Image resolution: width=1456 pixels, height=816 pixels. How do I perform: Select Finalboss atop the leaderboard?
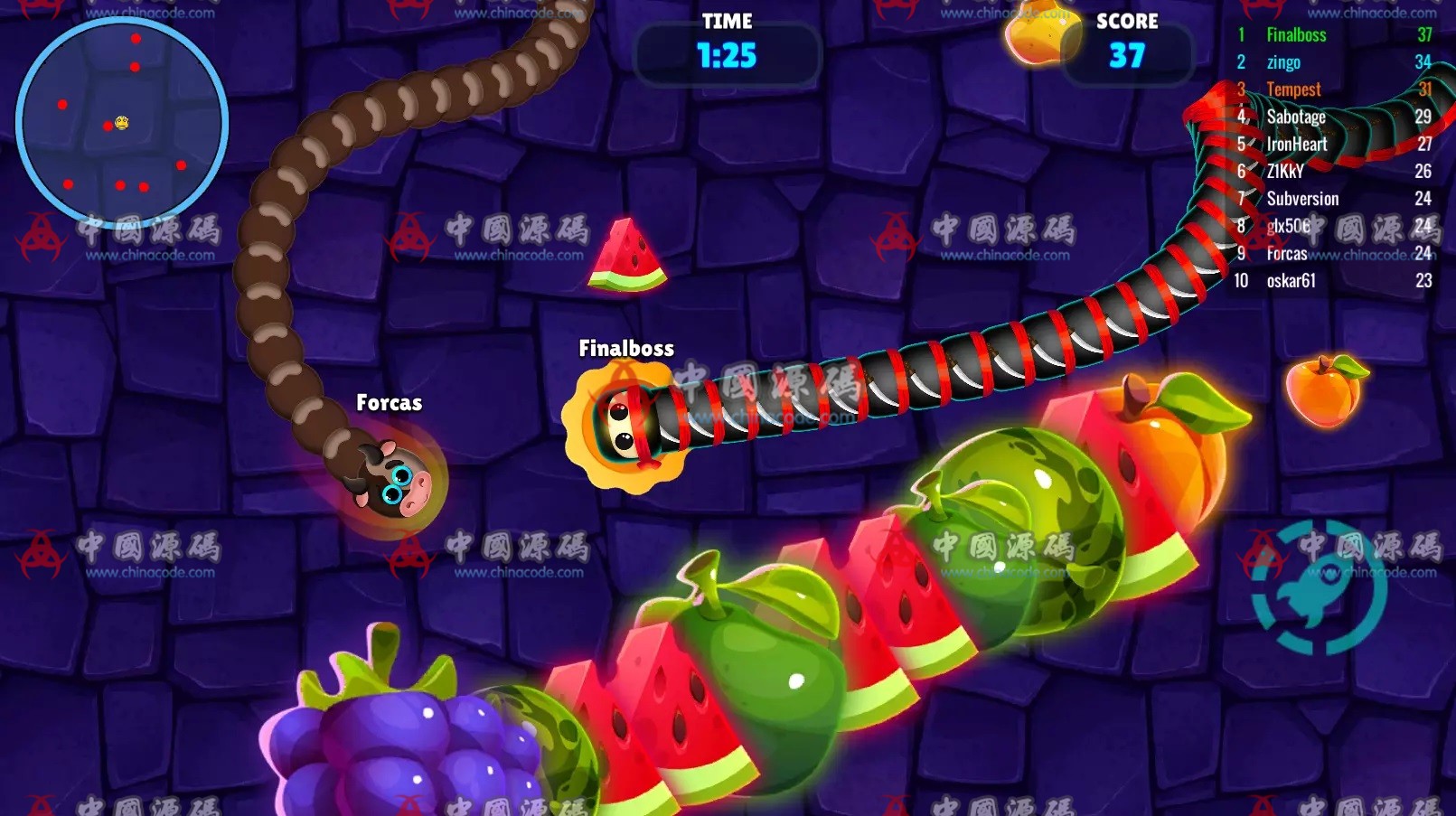pos(1294,34)
